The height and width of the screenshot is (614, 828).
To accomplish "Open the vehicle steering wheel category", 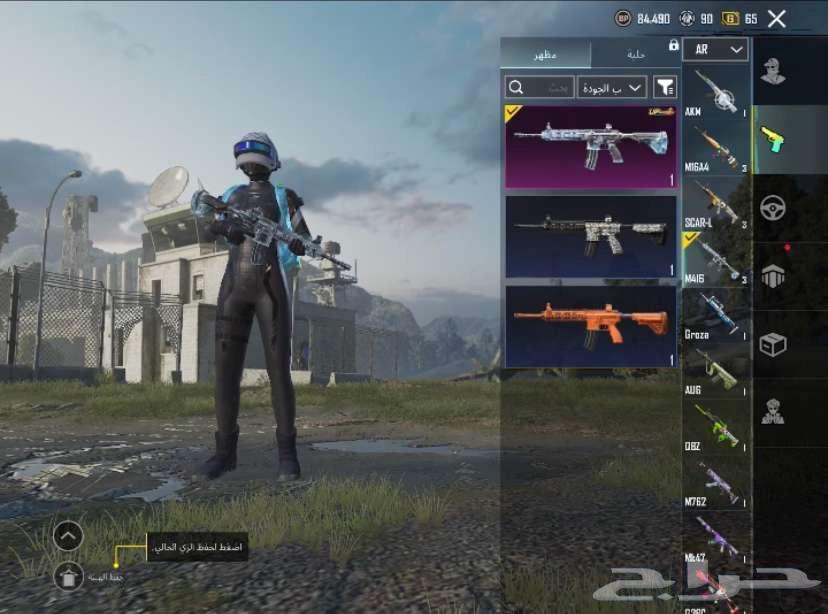I will [772, 208].
